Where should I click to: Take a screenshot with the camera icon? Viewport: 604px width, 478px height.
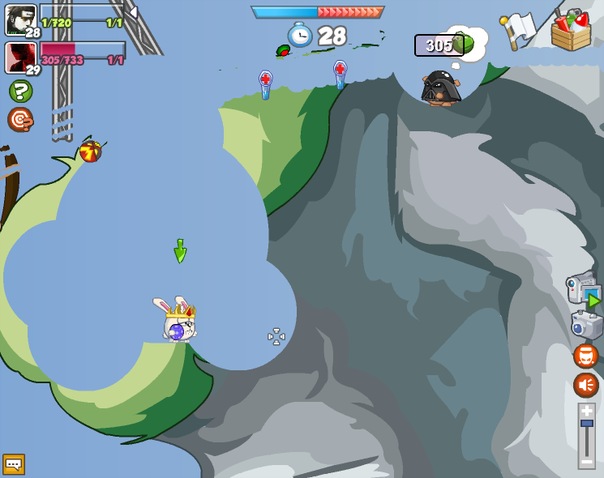[586, 325]
